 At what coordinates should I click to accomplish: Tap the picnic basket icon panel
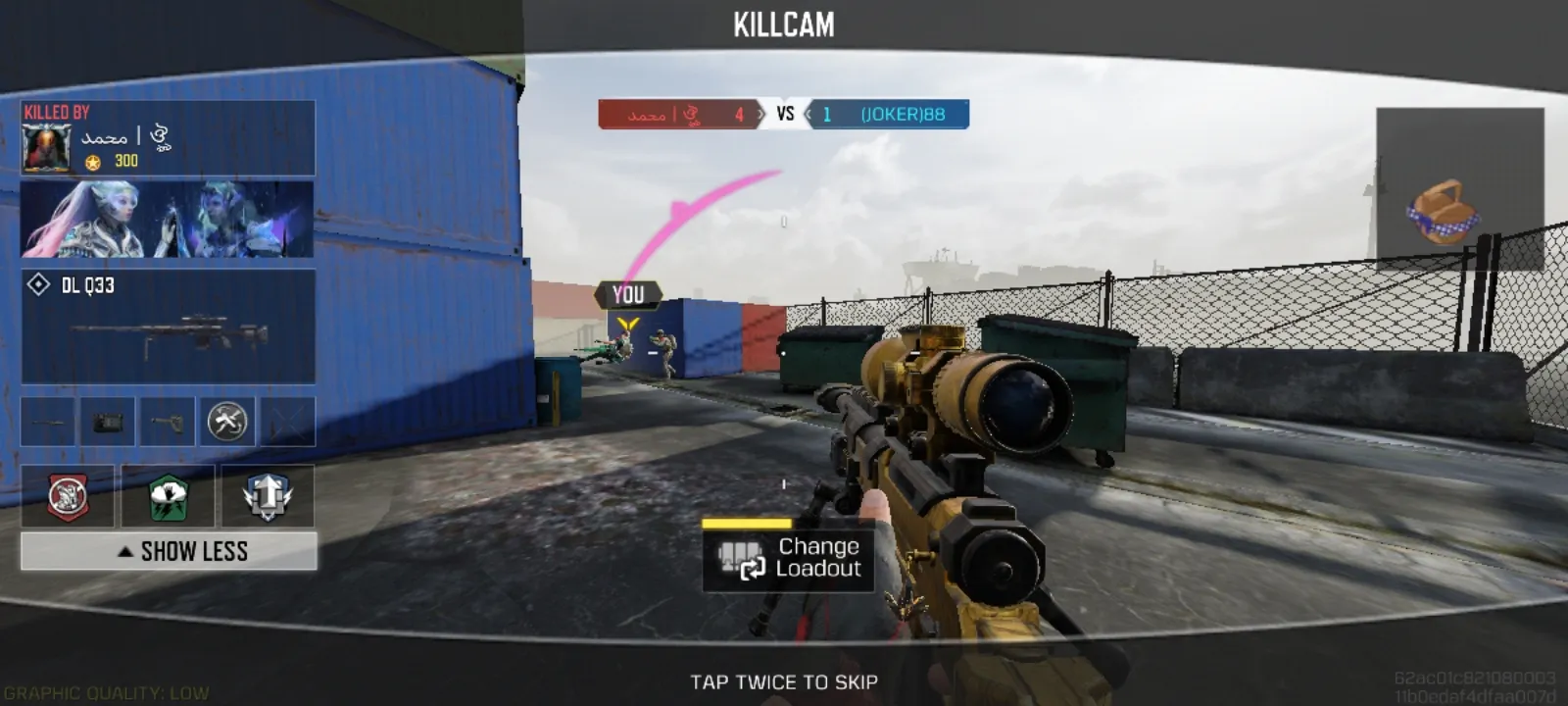tap(1459, 189)
